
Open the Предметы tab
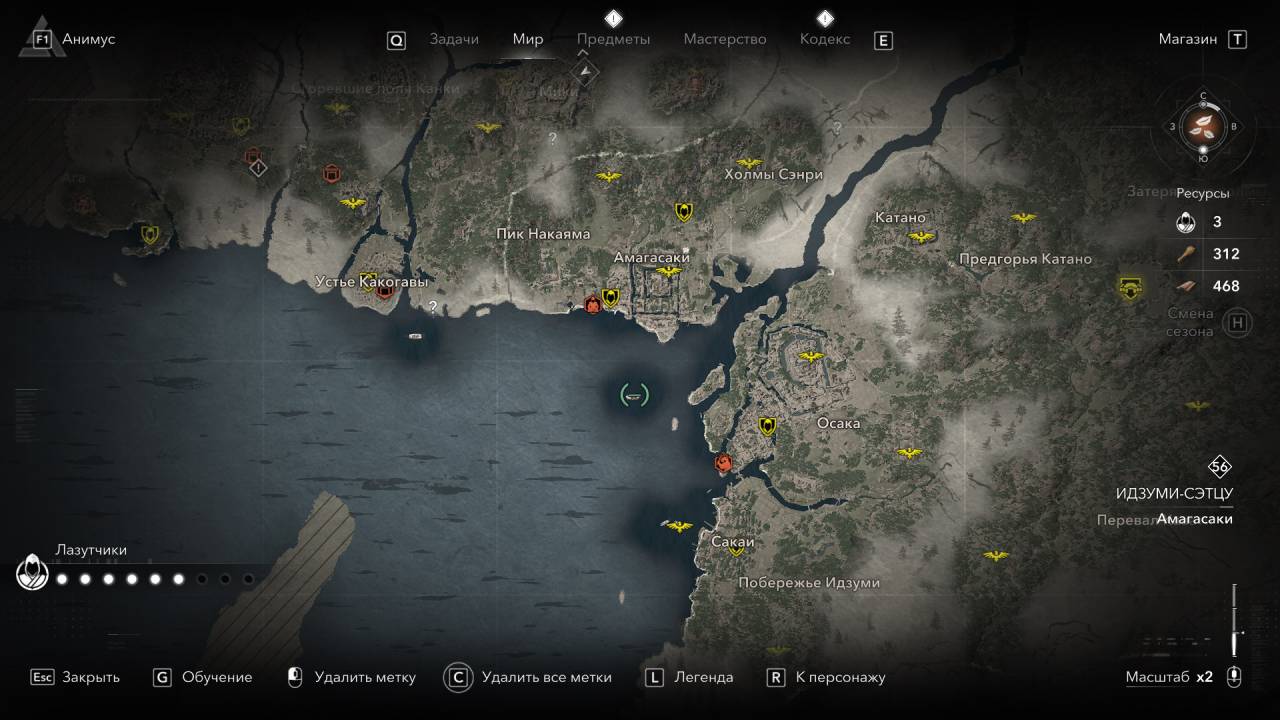(x=613, y=39)
